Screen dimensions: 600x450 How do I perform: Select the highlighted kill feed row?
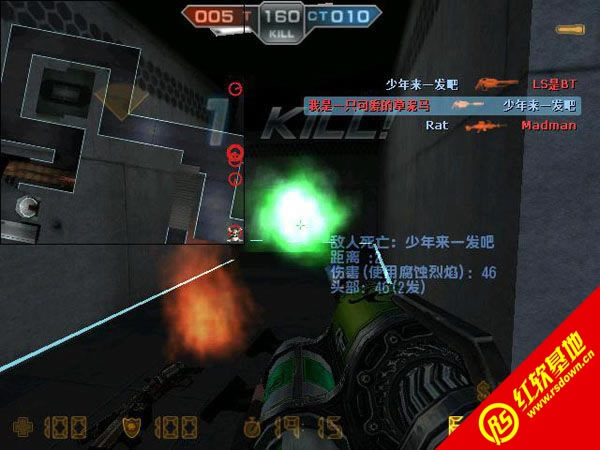pyautogui.click(x=441, y=104)
